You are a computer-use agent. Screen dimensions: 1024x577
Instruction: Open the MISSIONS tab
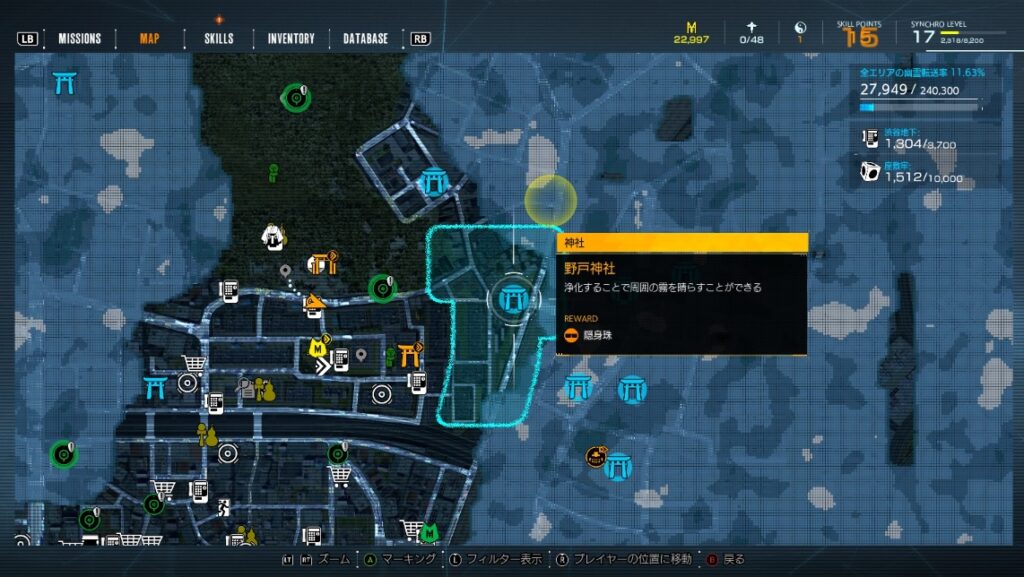tap(79, 39)
